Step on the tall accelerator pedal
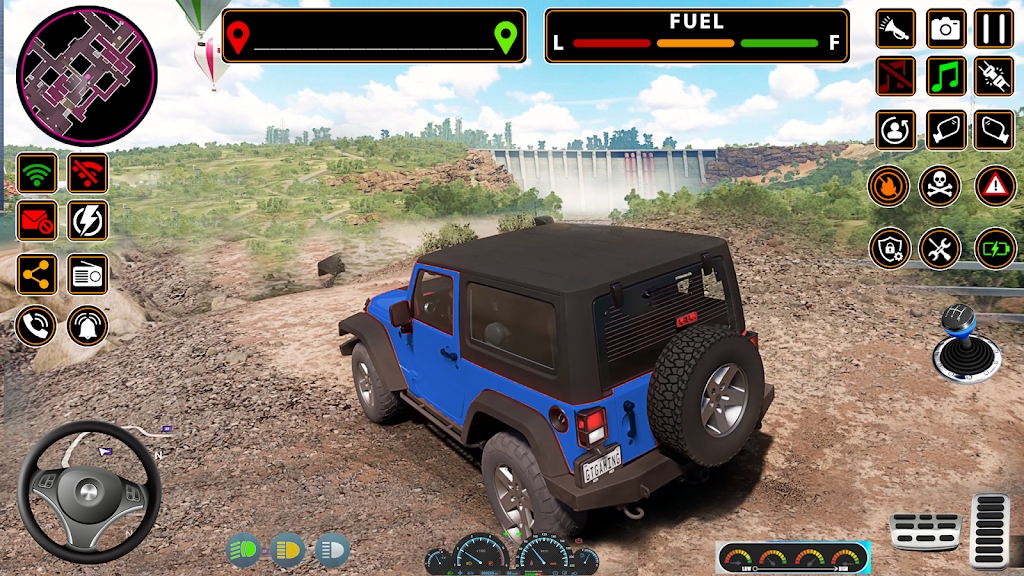 coord(991,530)
